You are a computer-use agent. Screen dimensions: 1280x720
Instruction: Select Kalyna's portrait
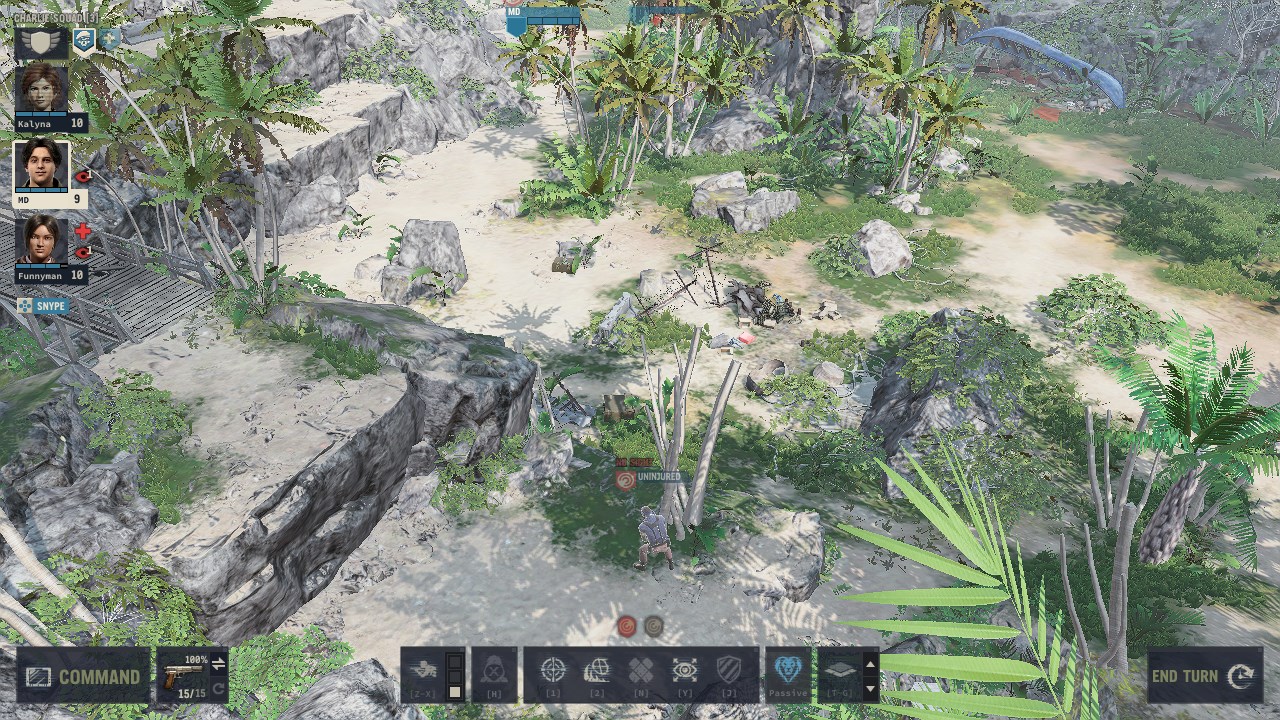(x=42, y=88)
